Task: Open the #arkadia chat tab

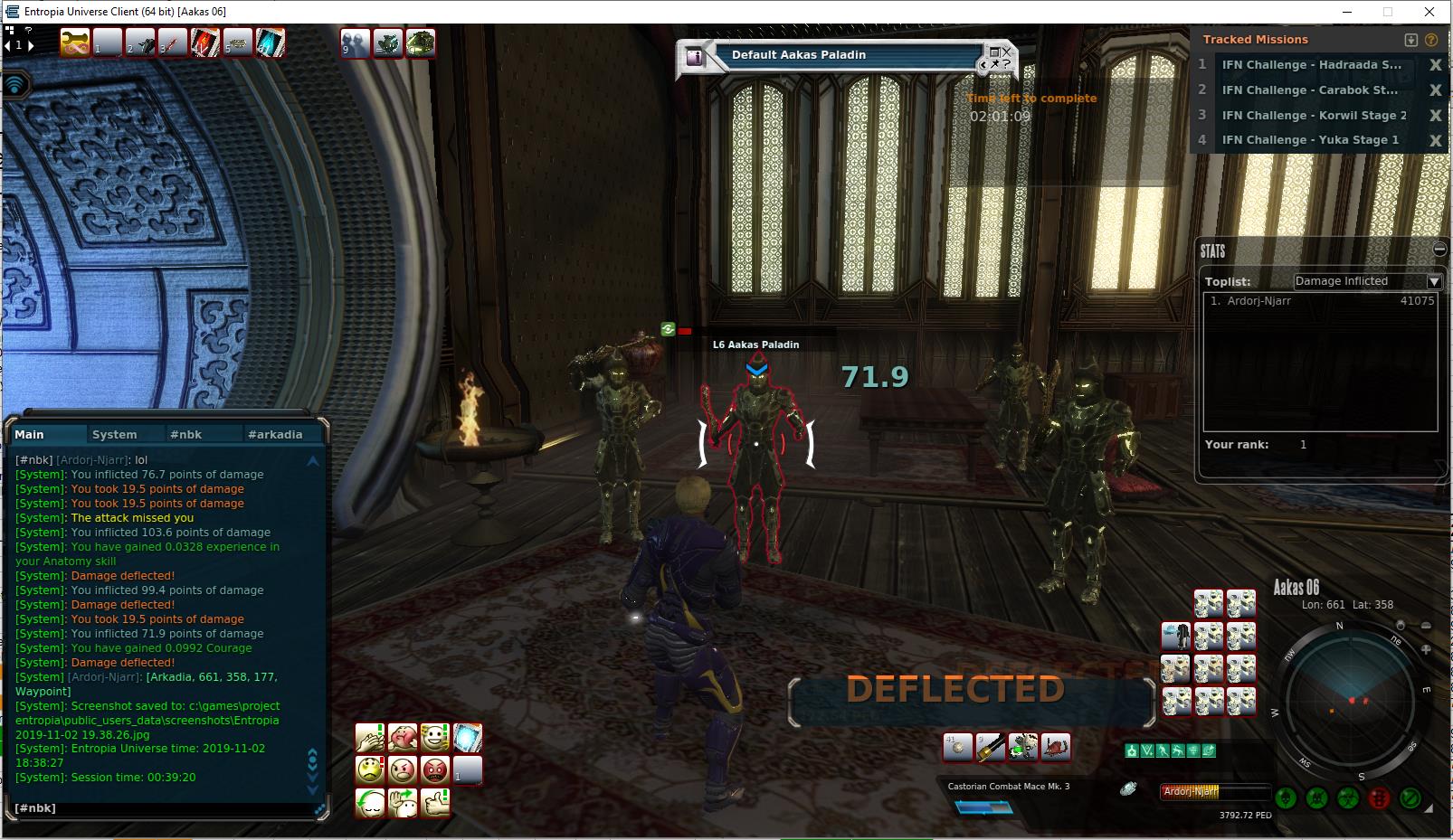Action: (x=275, y=435)
